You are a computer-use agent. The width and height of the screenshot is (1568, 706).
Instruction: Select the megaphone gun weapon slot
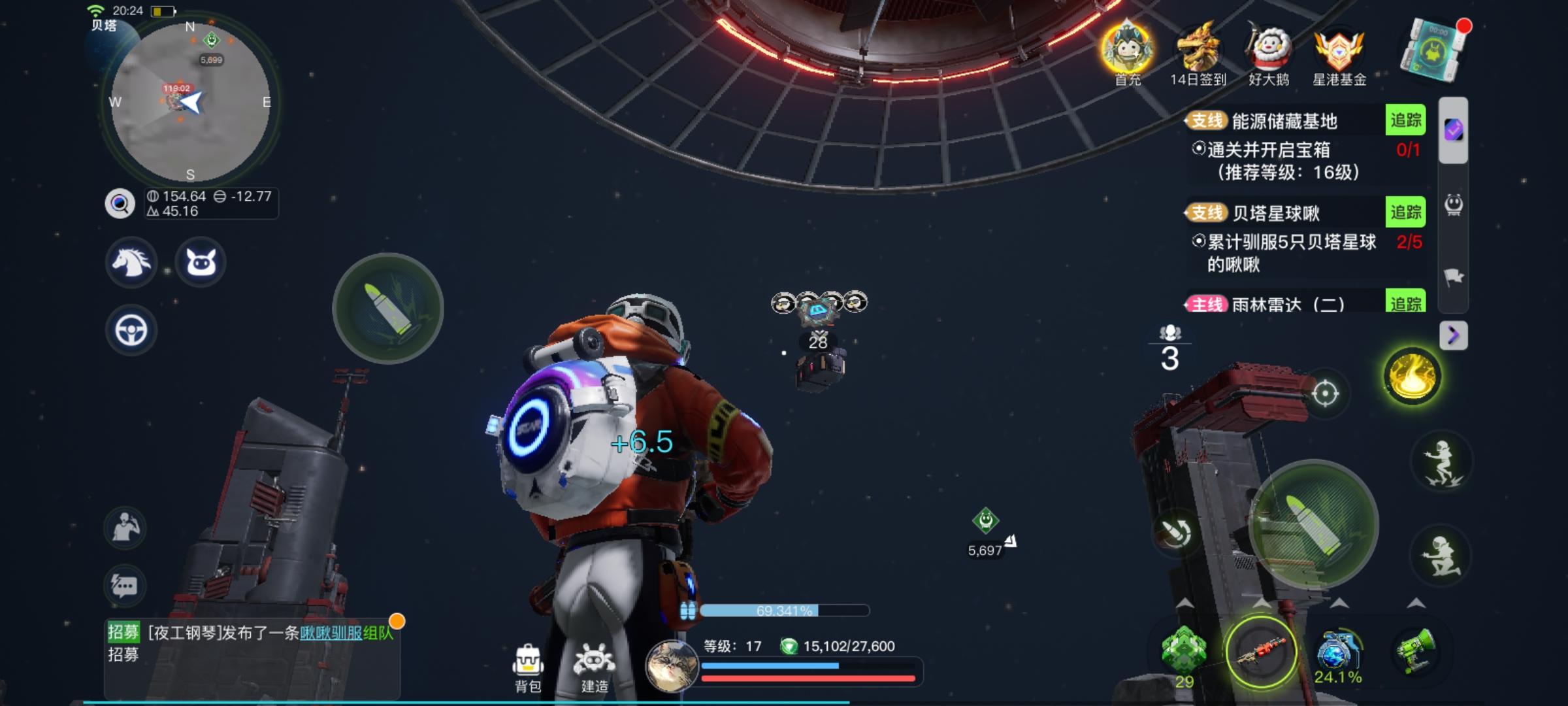[1415, 652]
